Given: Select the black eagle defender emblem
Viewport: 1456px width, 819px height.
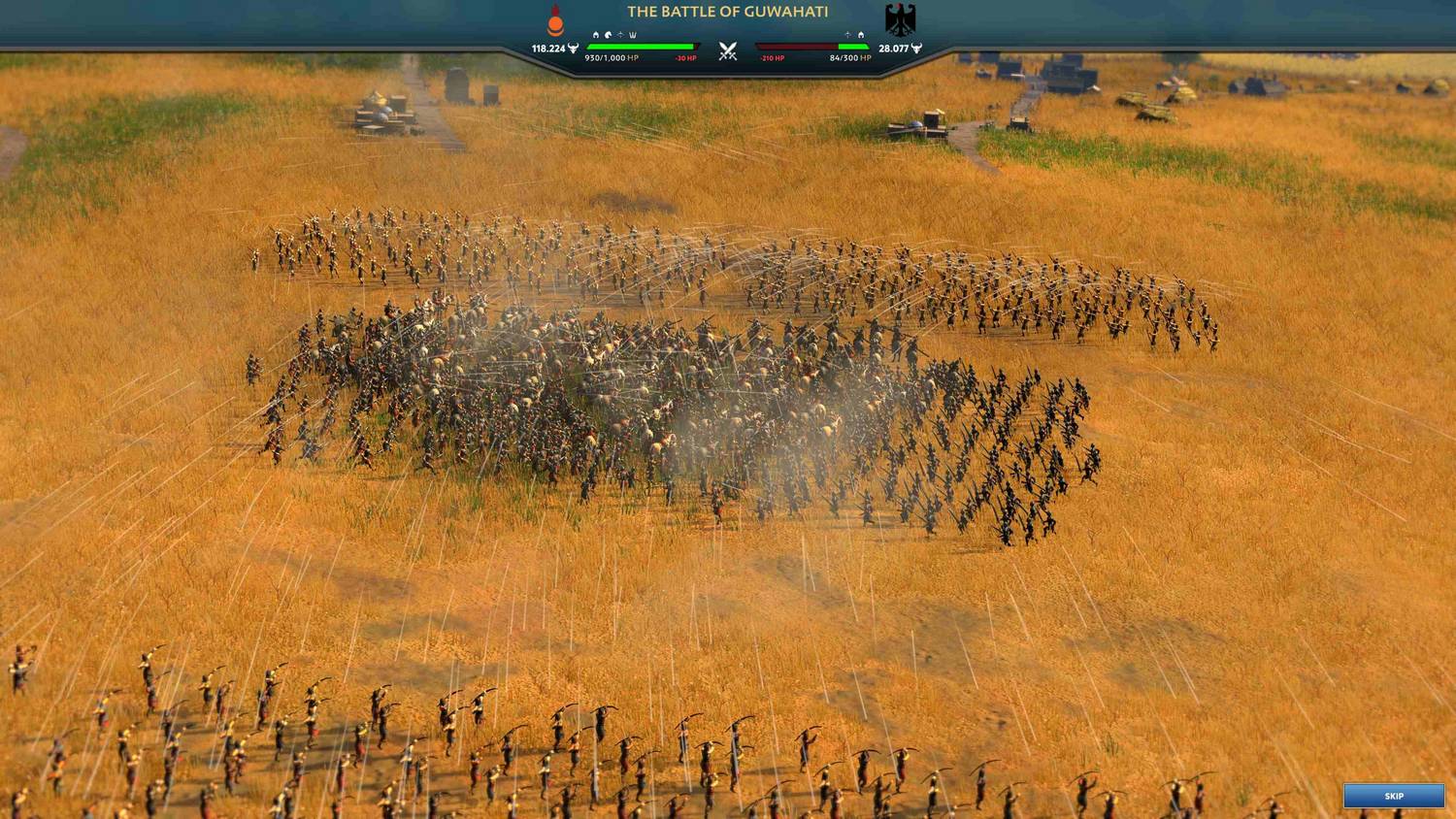Looking at the screenshot, I should coord(900,19).
